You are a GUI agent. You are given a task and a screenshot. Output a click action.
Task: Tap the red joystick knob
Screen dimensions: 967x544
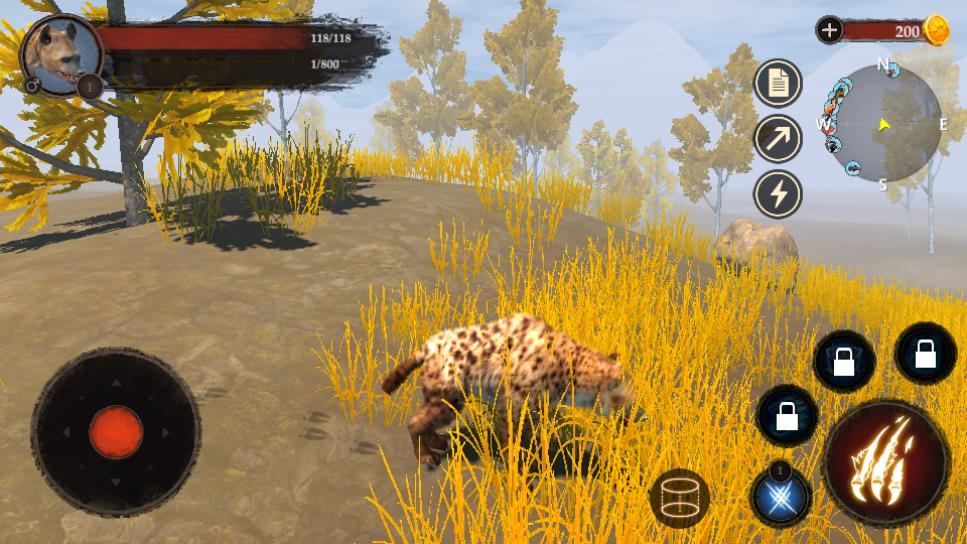coord(116,432)
